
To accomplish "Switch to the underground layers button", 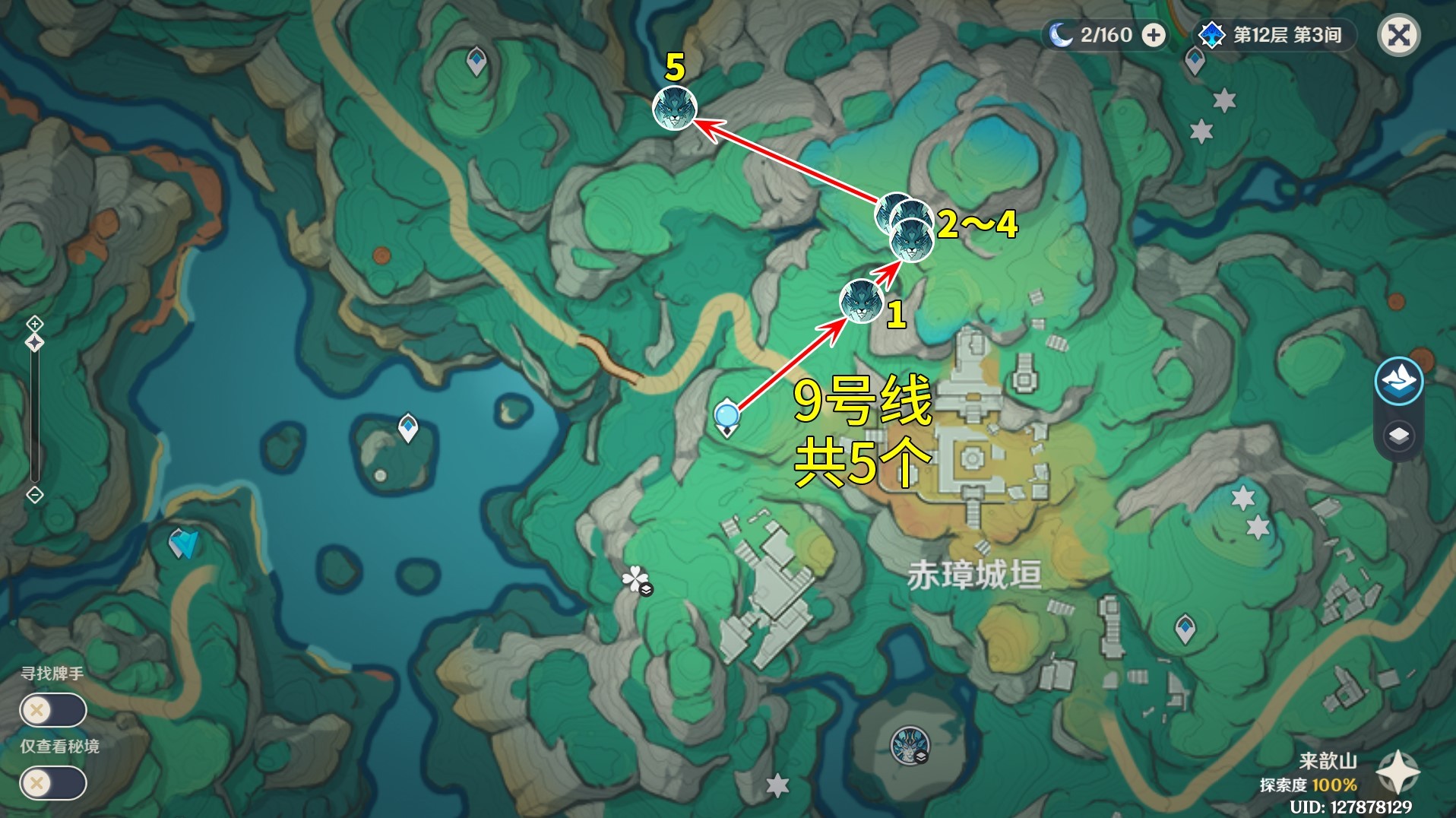I will click(x=1399, y=436).
